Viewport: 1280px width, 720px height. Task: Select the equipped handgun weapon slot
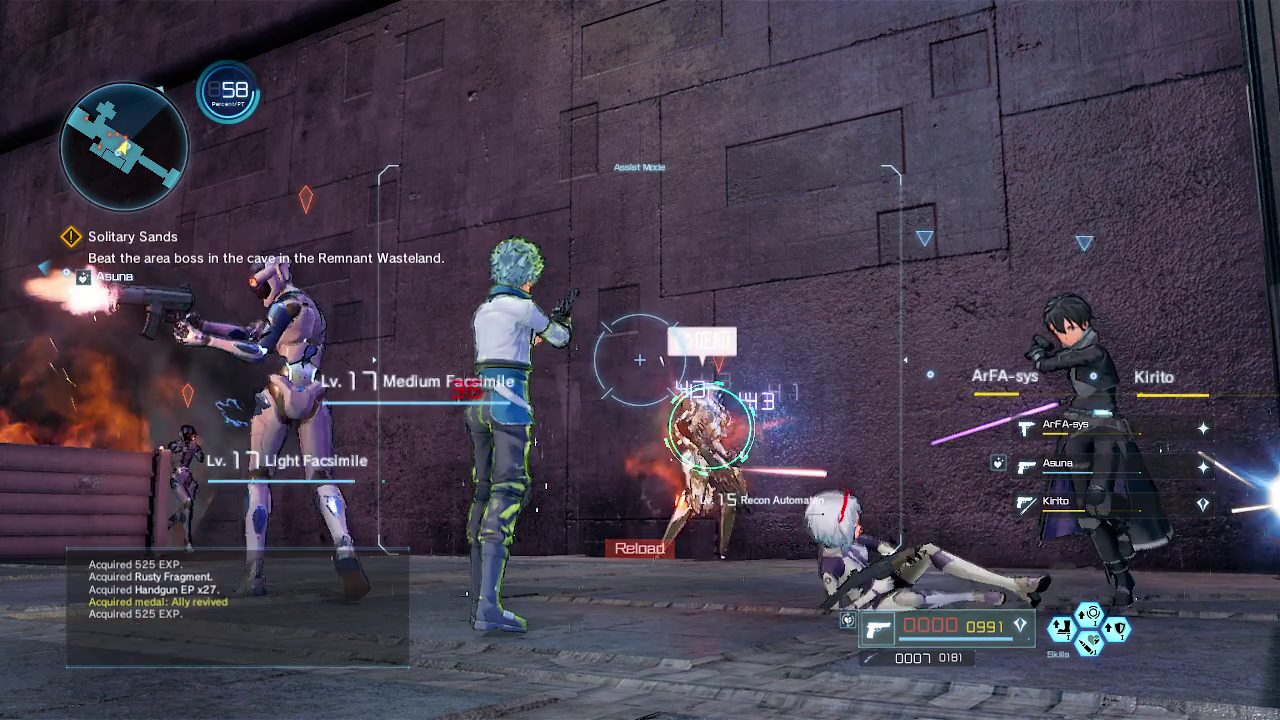pyautogui.click(x=880, y=628)
